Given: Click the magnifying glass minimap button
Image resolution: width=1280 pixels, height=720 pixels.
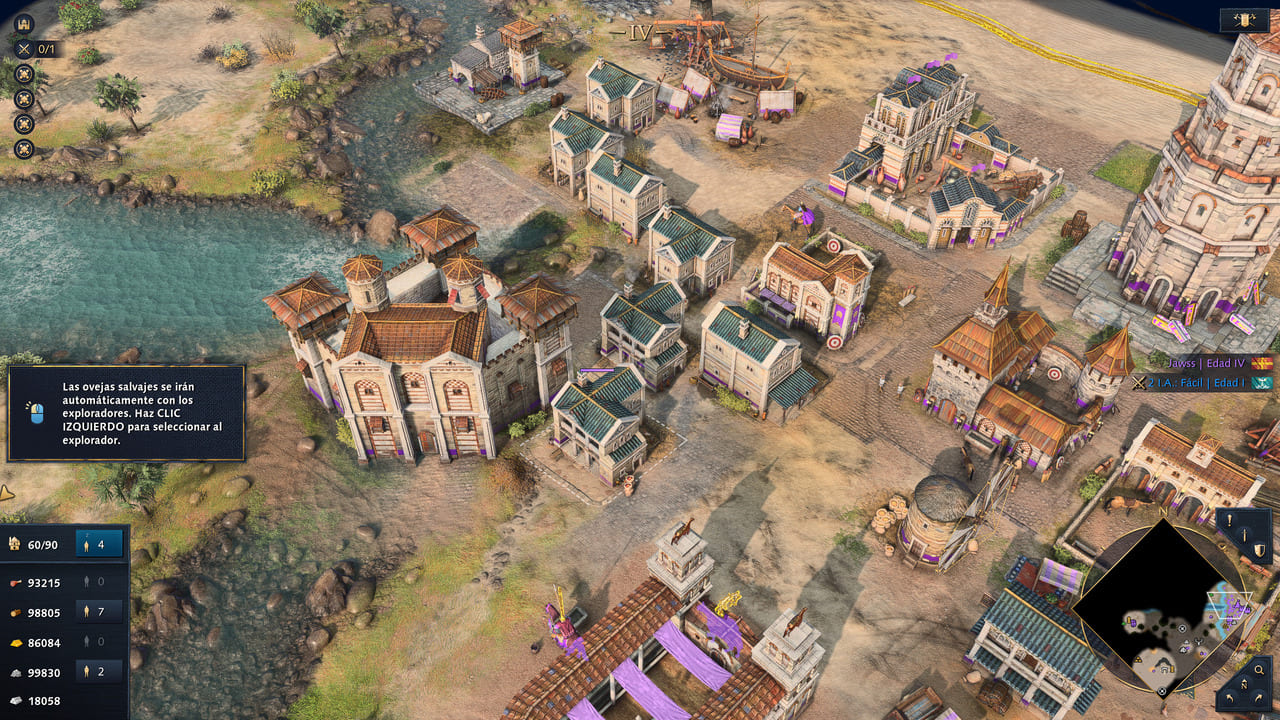Looking at the screenshot, I should coord(1258,671).
